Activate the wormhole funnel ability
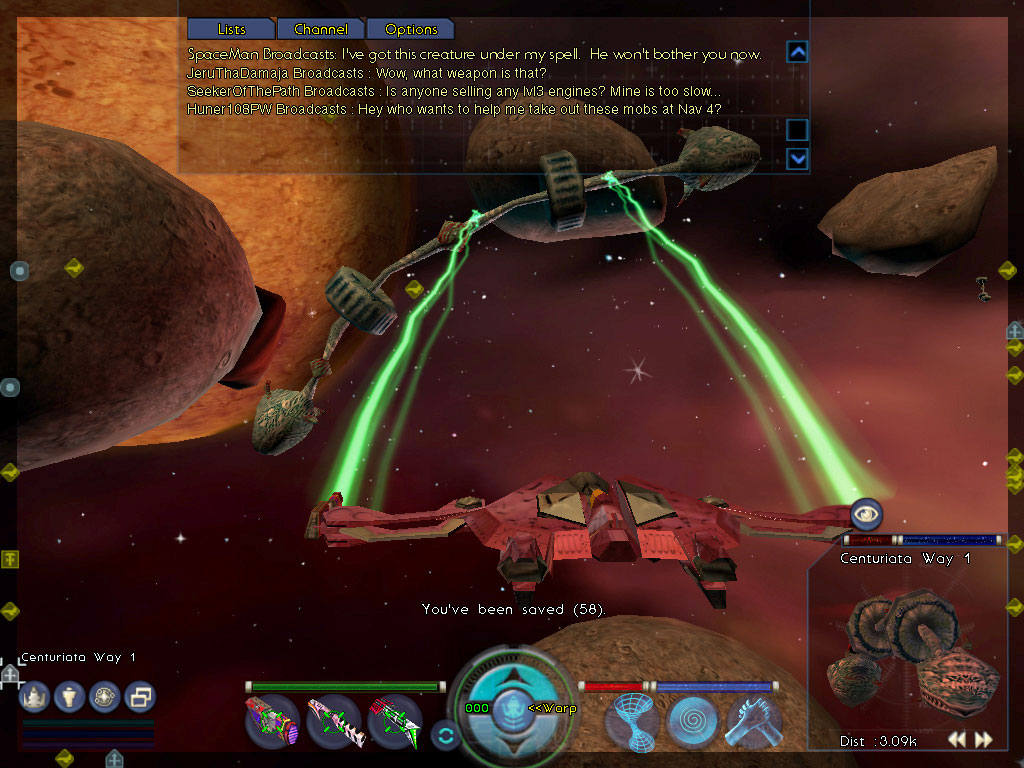1024x768 pixels. coord(632,721)
